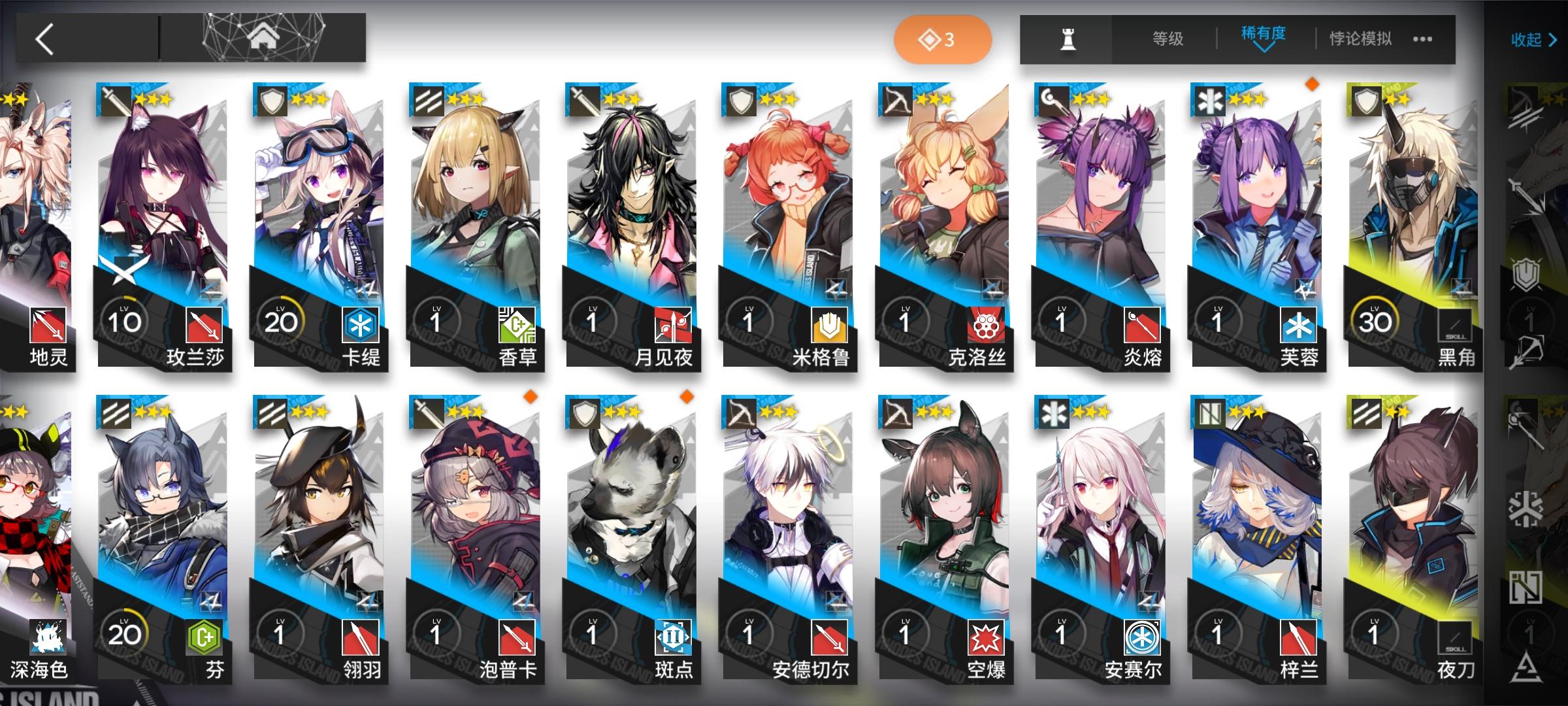Switch sorting to the 等级 tab

[x=1169, y=38]
